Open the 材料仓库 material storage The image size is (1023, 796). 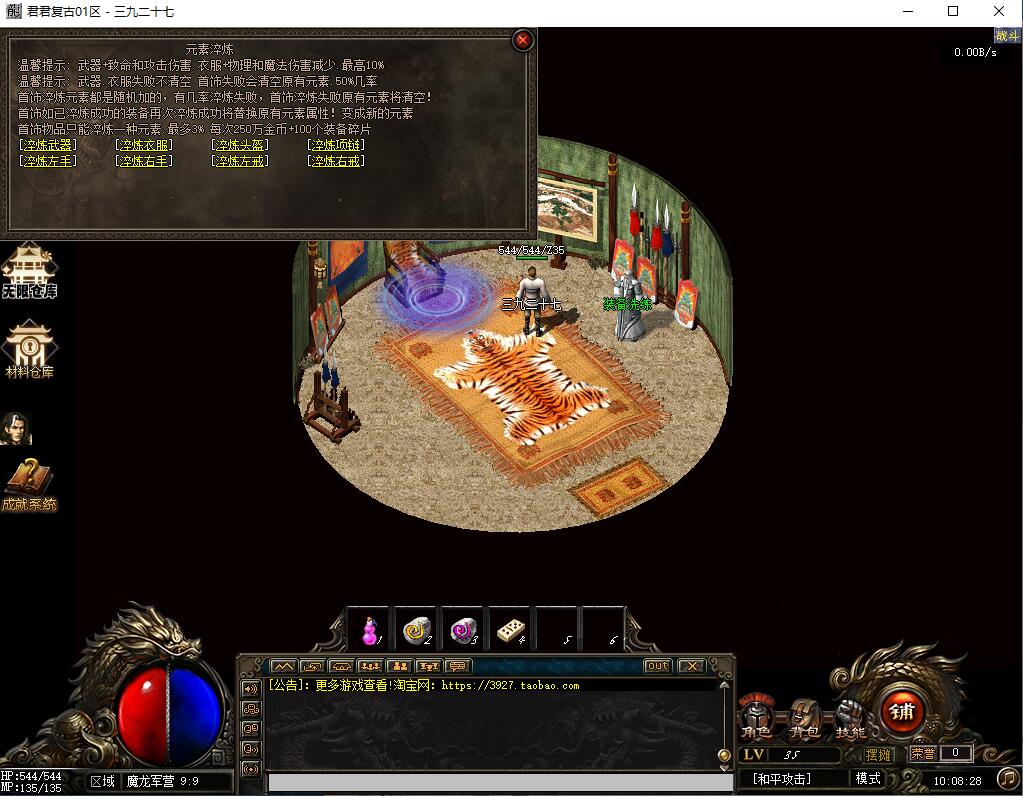tap(29, 350)
